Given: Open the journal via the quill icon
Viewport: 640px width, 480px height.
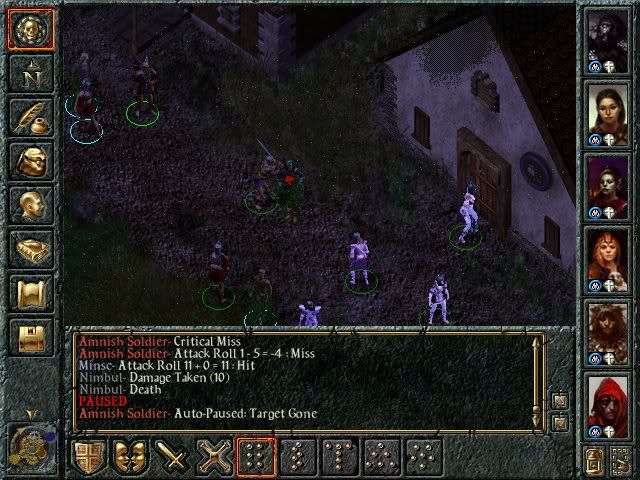Looking at the screenshot, I should (30, 117).
